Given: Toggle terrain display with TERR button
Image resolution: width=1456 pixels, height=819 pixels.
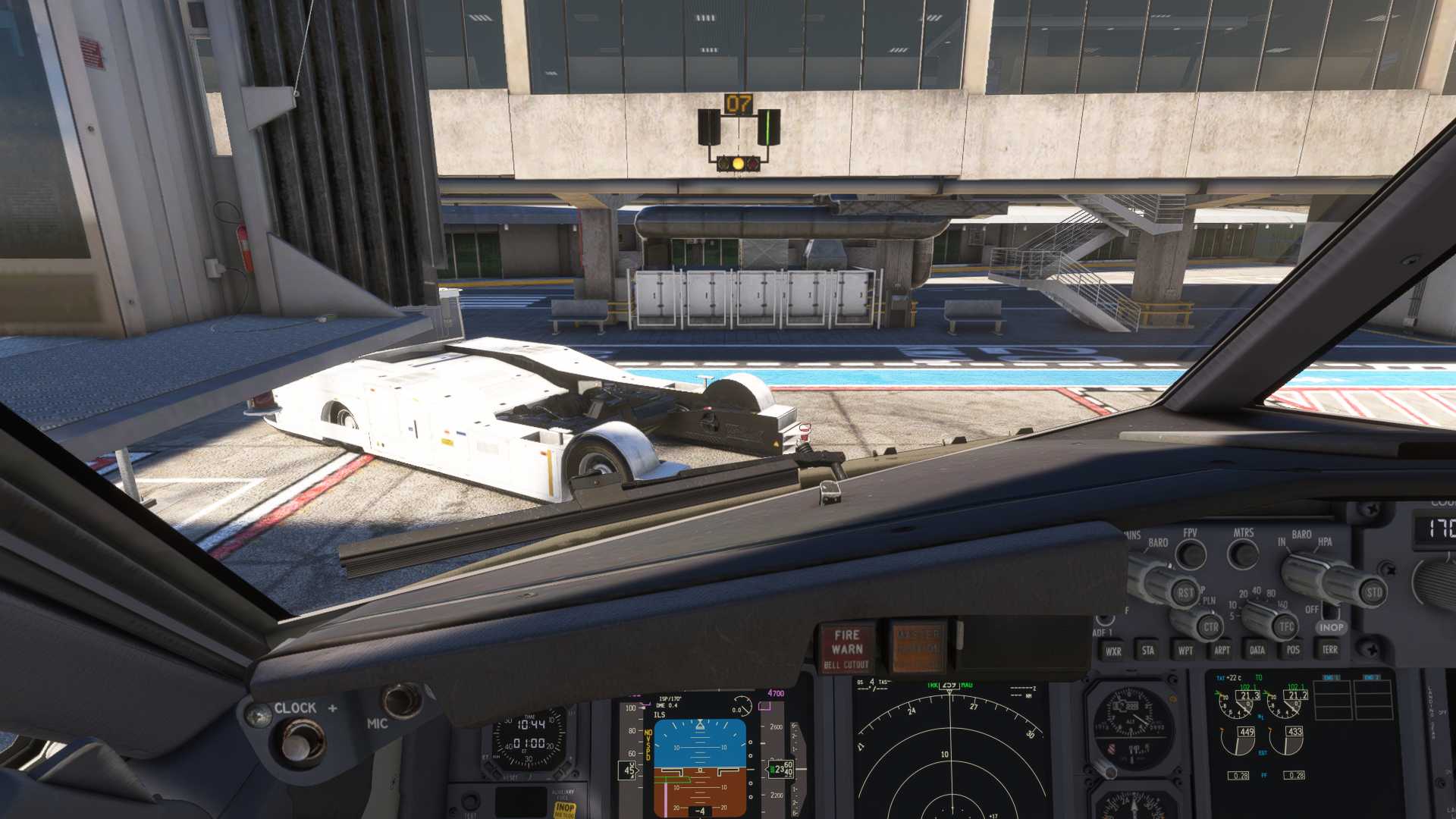Looking at the screenshot, I should click(1329, 649).
